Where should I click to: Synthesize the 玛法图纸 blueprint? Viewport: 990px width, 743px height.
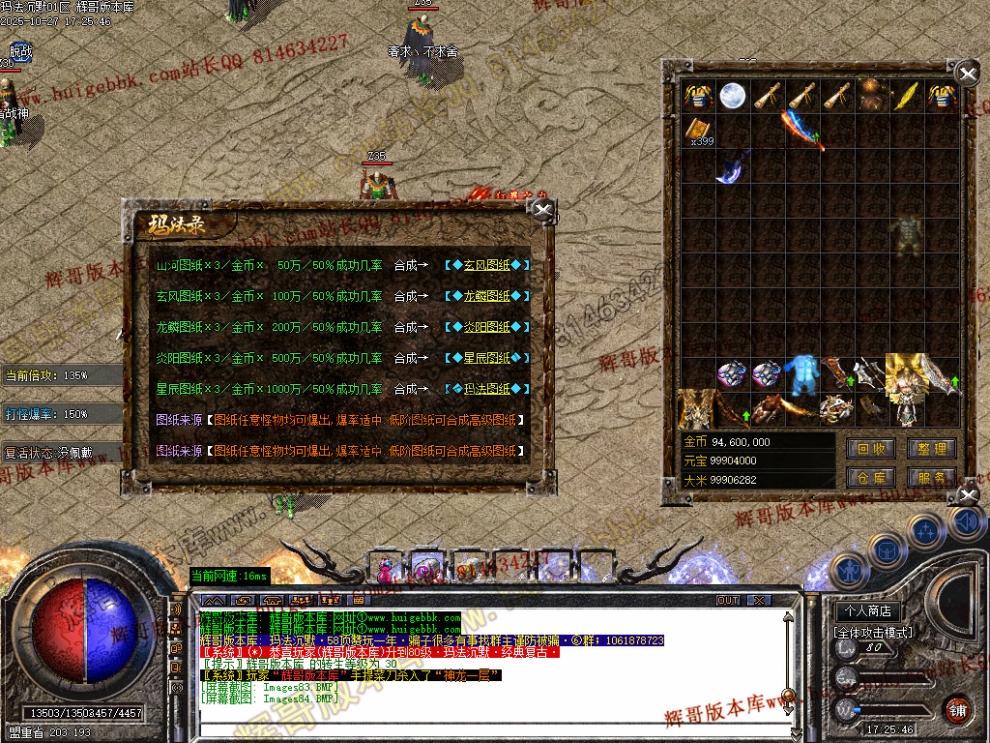point(486,388)
